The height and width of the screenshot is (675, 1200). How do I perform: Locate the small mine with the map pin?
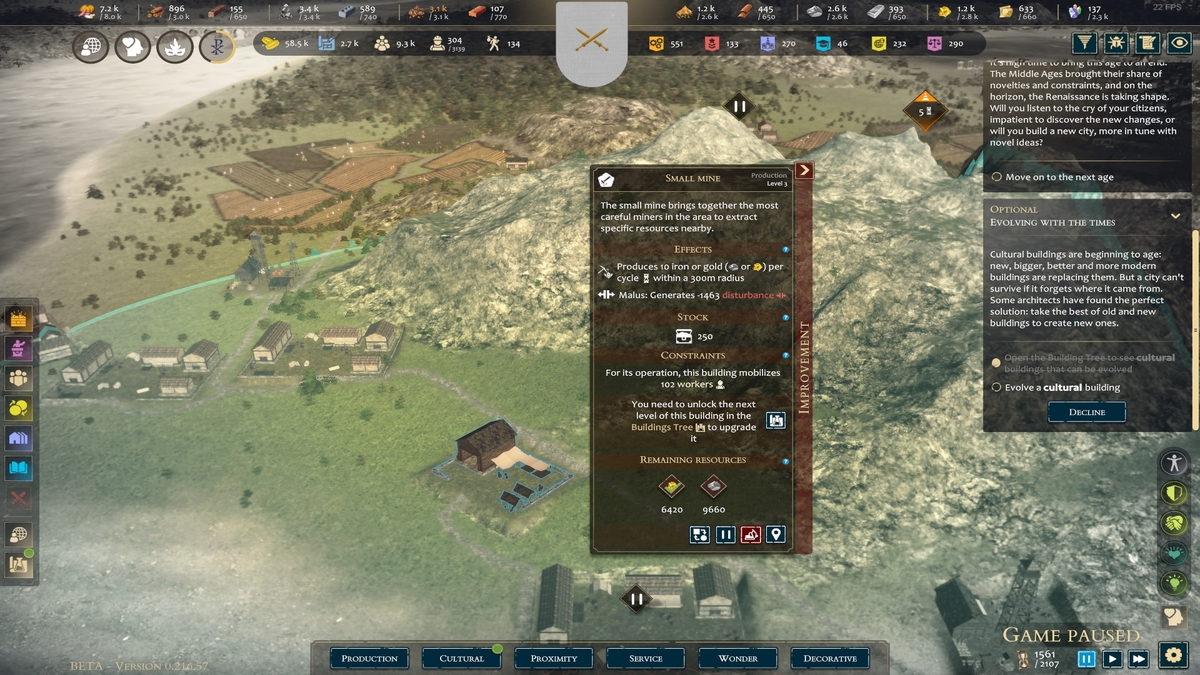(775, 535)
